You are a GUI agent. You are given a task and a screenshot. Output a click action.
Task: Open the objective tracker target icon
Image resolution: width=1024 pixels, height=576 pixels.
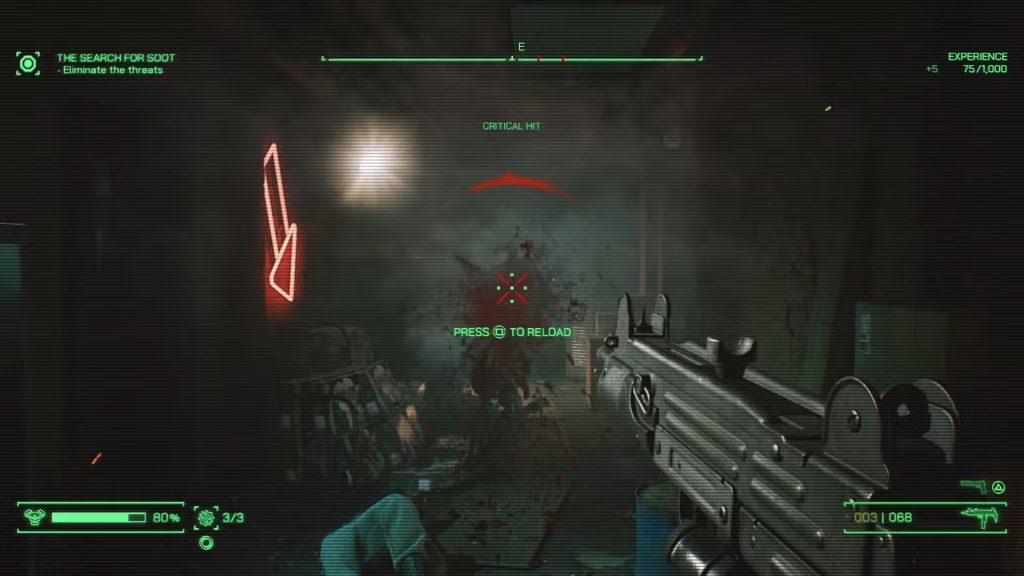[x=28, y=63]
